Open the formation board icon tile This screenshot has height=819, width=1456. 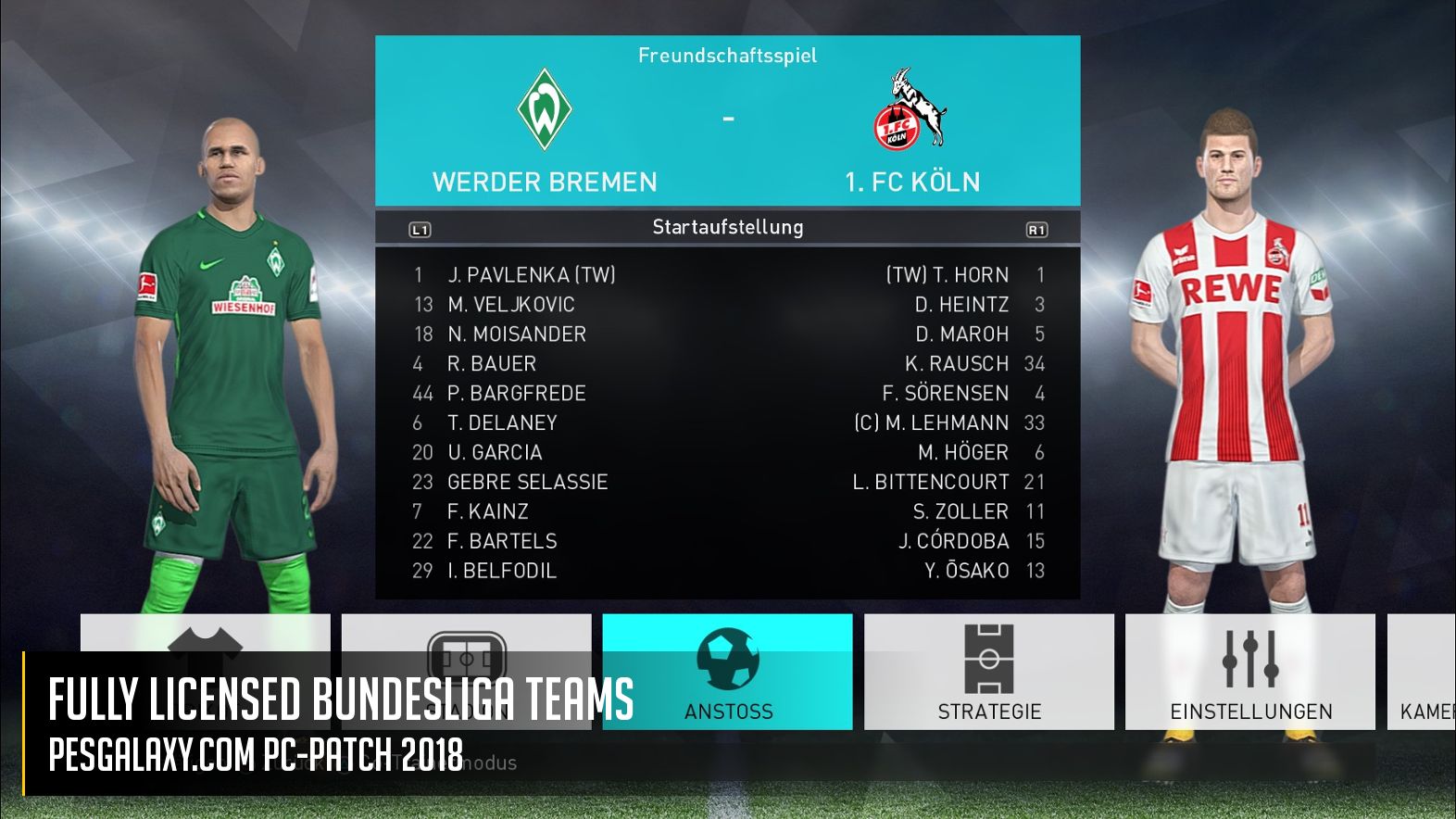466,636
